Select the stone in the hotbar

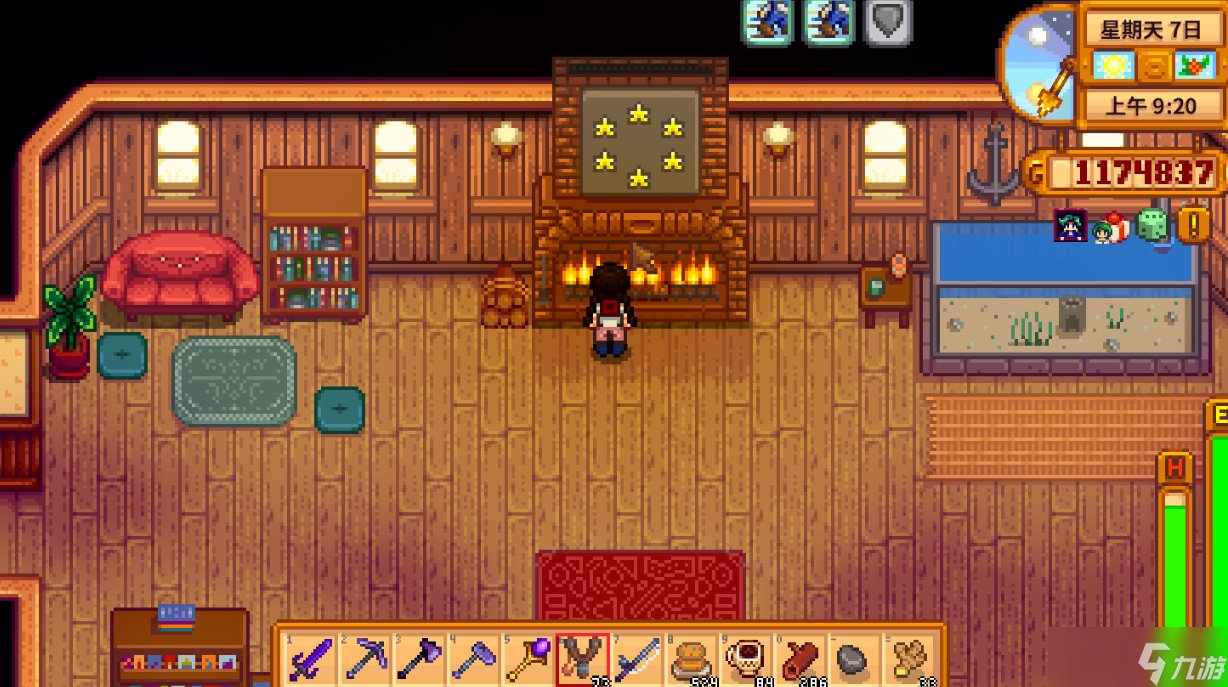click(854, 659)
